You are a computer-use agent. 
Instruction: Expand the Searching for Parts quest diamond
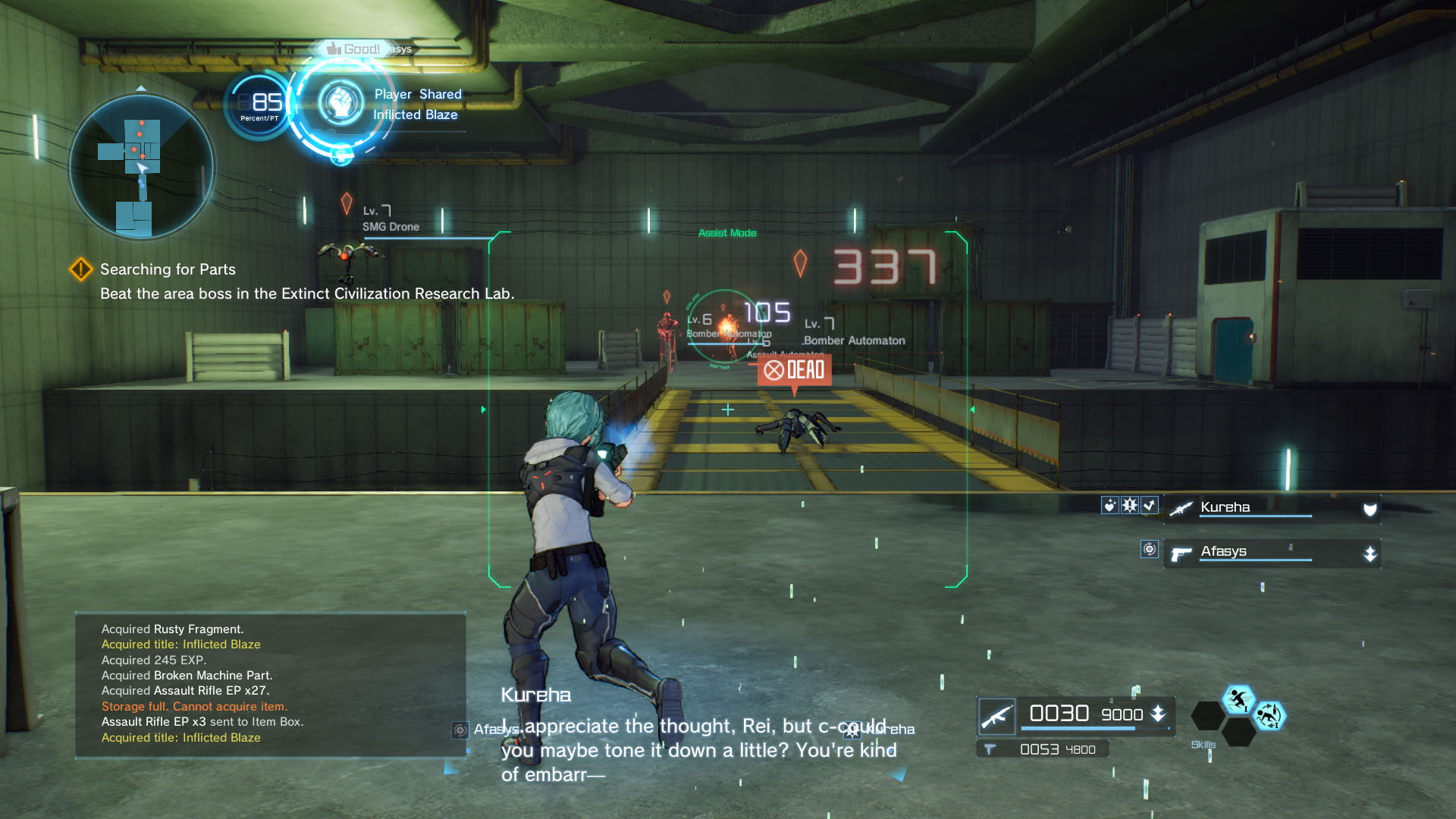(x=81, y=269)
